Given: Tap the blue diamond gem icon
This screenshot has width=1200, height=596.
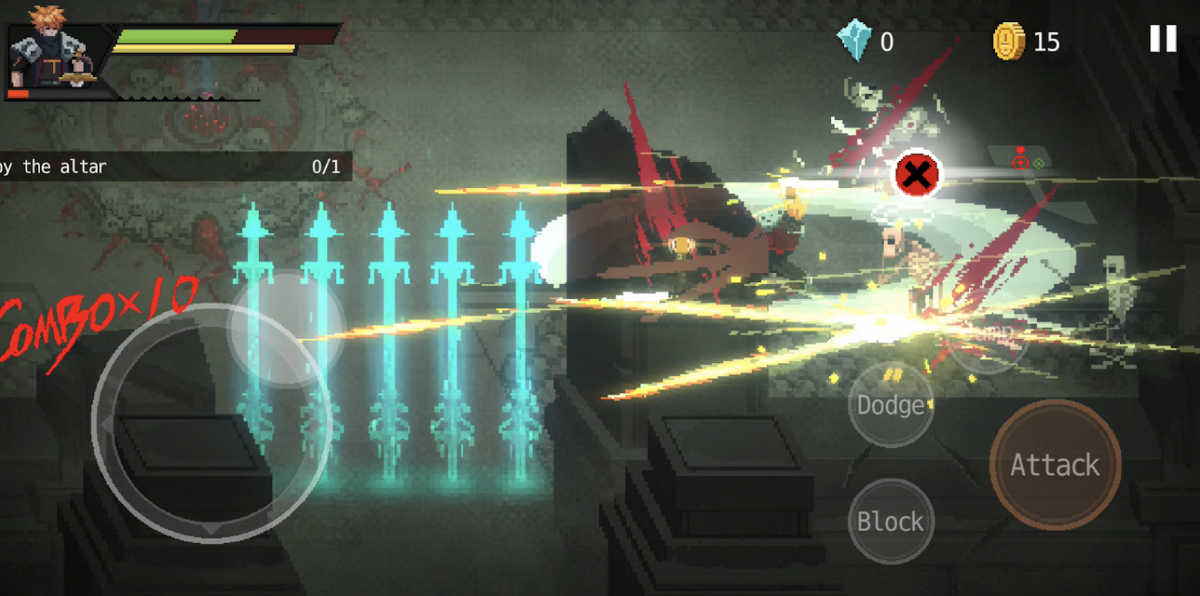Looking at the screenshot, I should (x=855, y=41).
